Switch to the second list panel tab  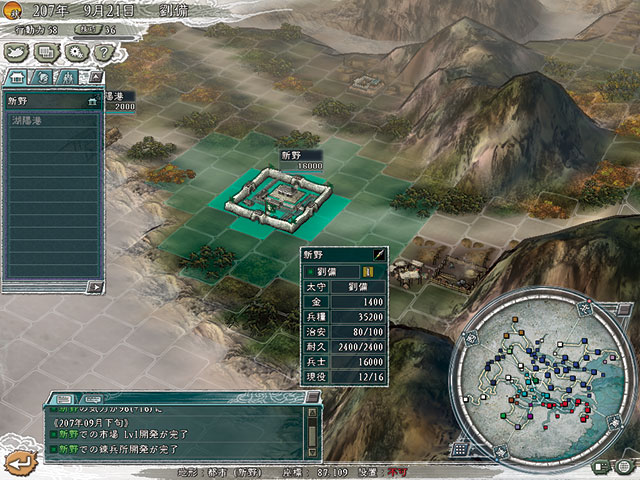point(43,77)
